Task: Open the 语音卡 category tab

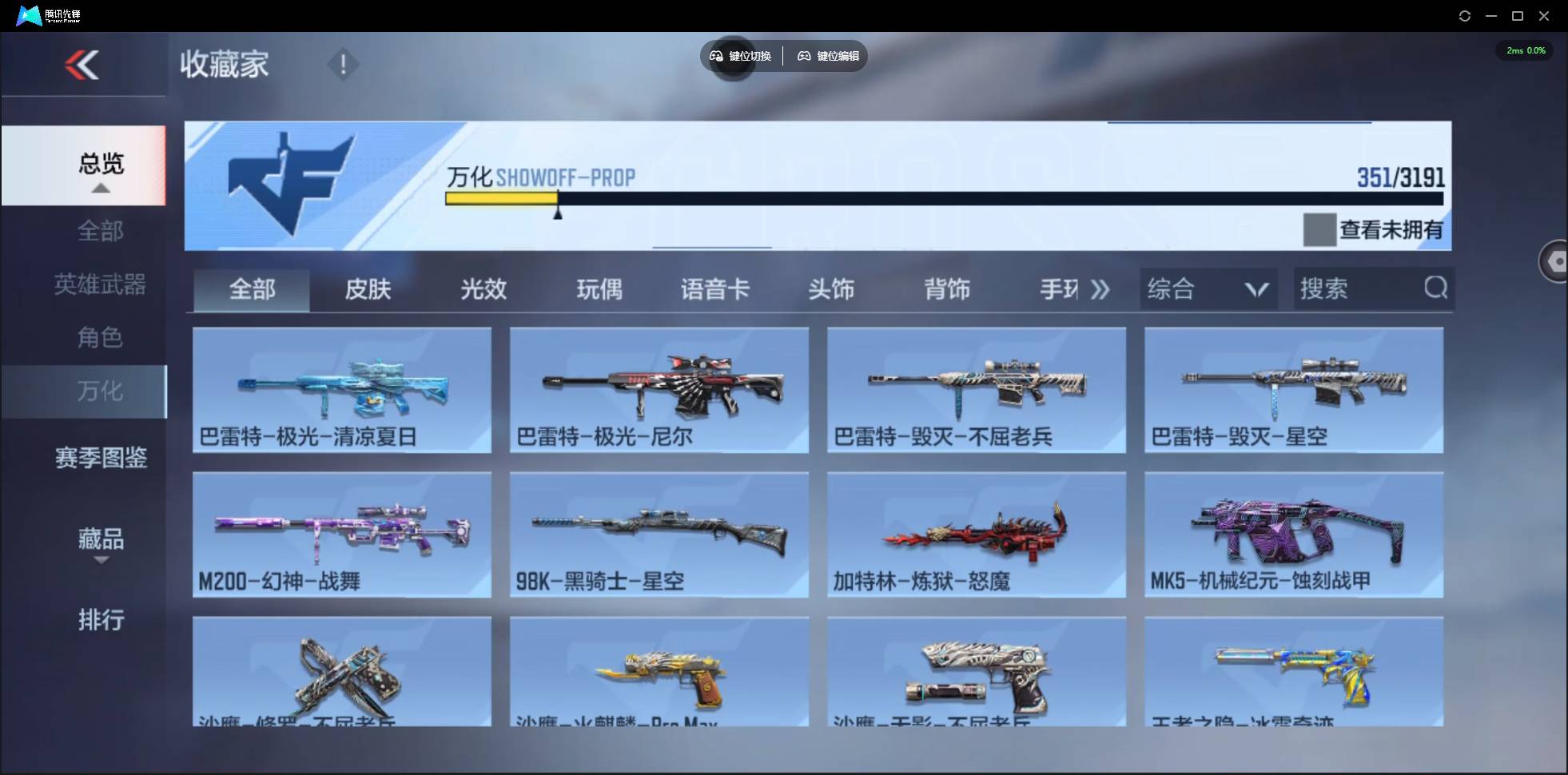Action: 713,289
